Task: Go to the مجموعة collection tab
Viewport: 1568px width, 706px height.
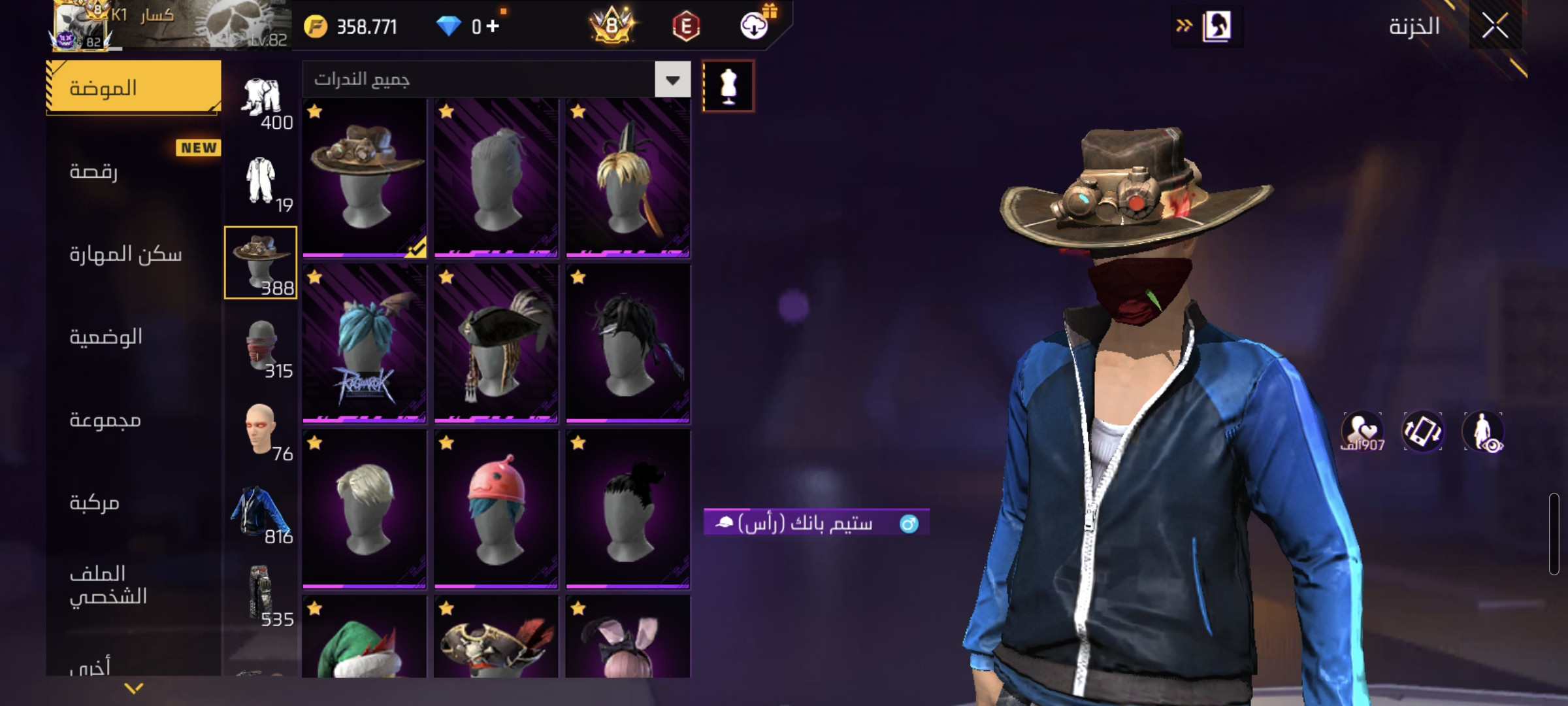Action: [x=134, y=420]
